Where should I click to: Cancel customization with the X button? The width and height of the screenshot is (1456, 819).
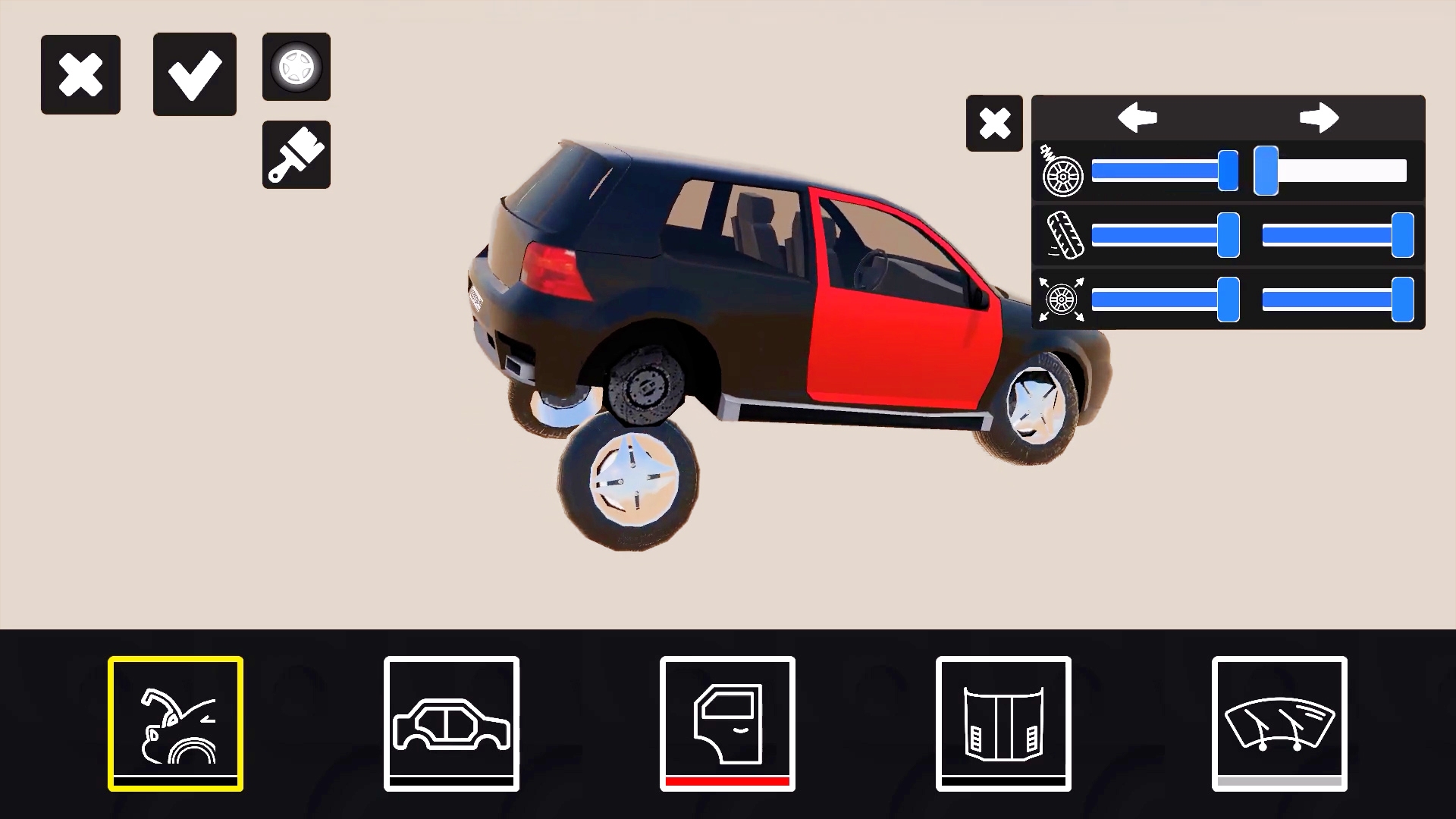80,74
